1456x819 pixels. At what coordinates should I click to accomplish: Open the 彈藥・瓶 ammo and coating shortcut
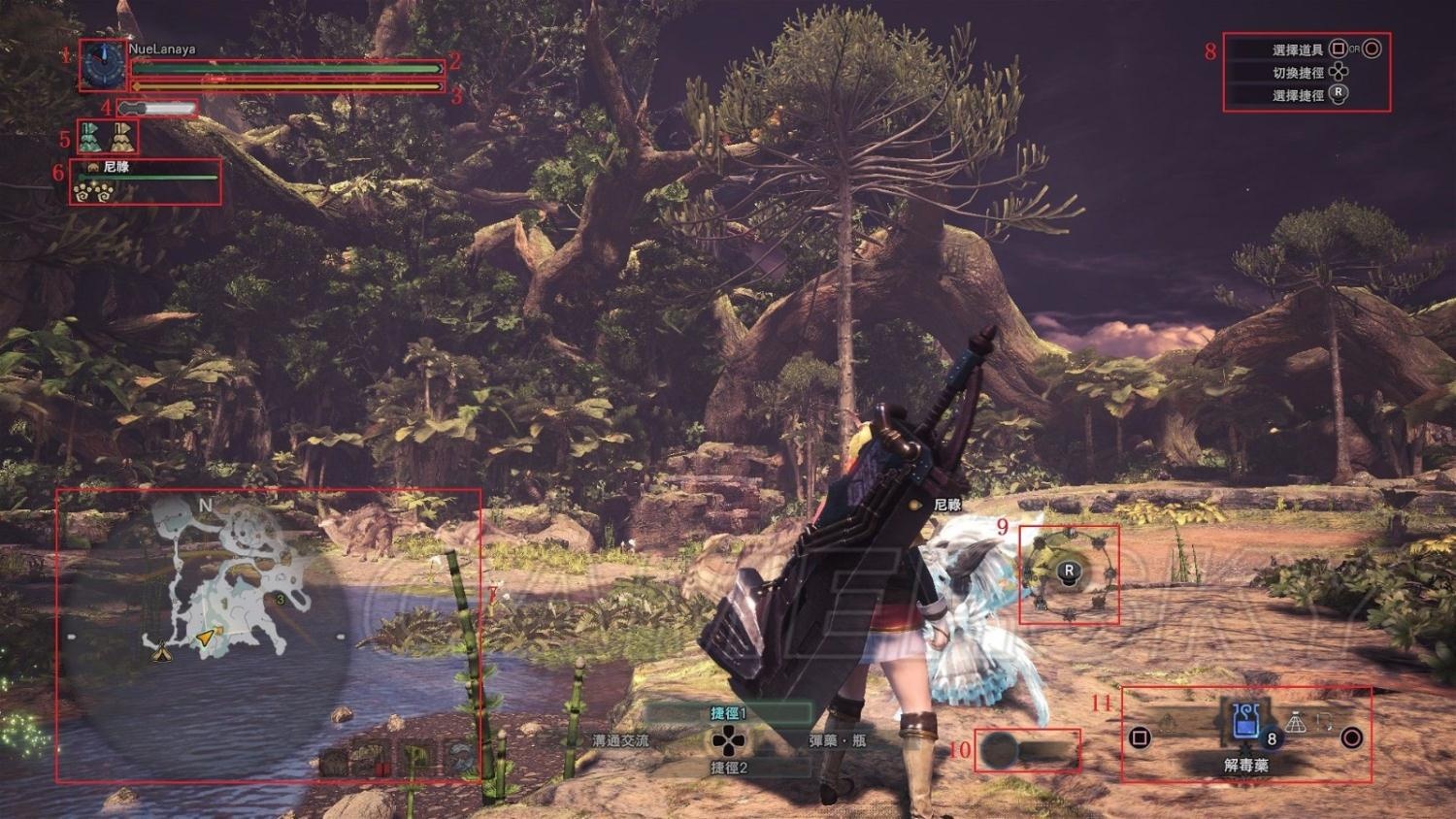point(837,740)
